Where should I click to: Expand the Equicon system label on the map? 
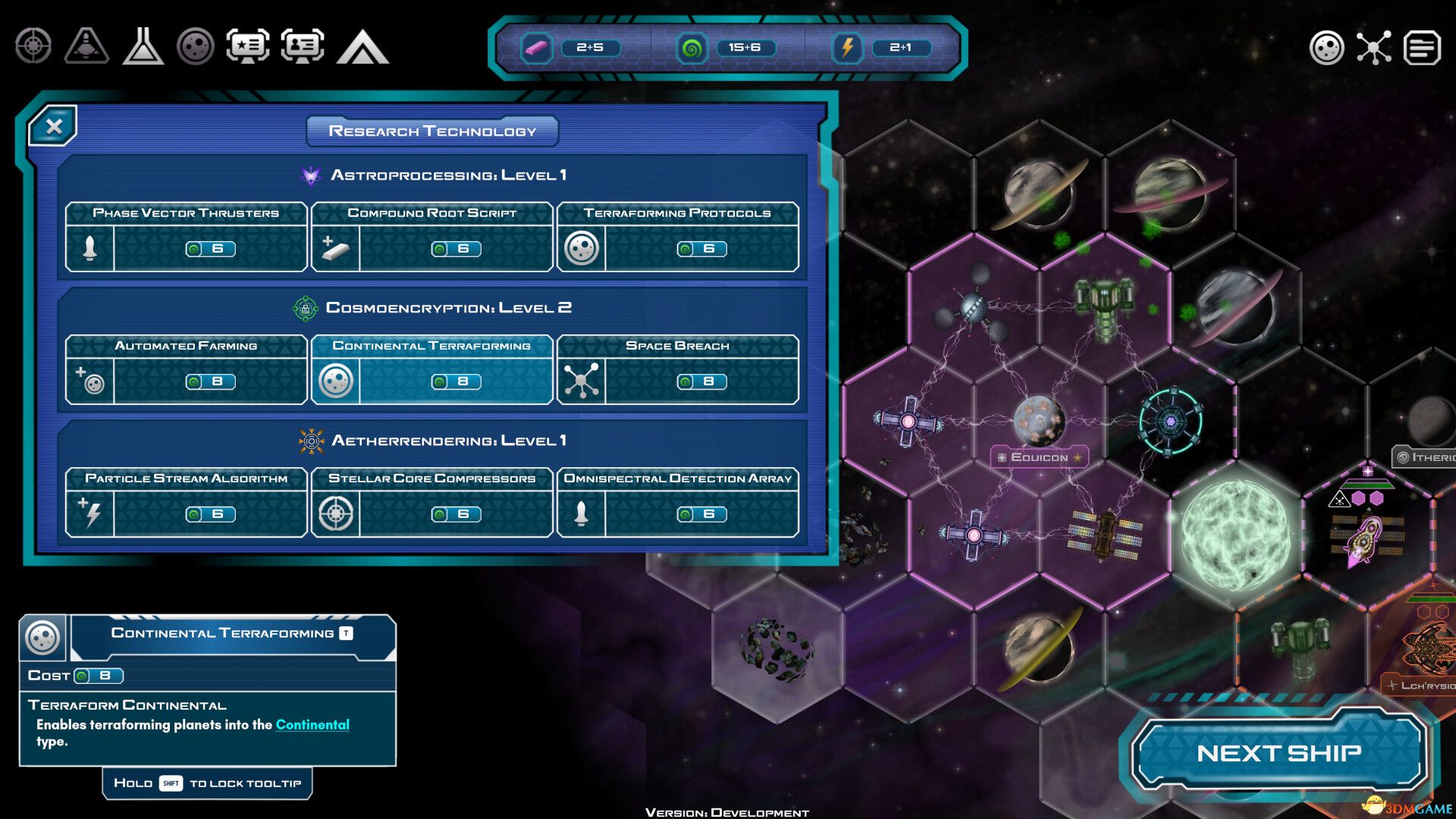pos(1040,457)
